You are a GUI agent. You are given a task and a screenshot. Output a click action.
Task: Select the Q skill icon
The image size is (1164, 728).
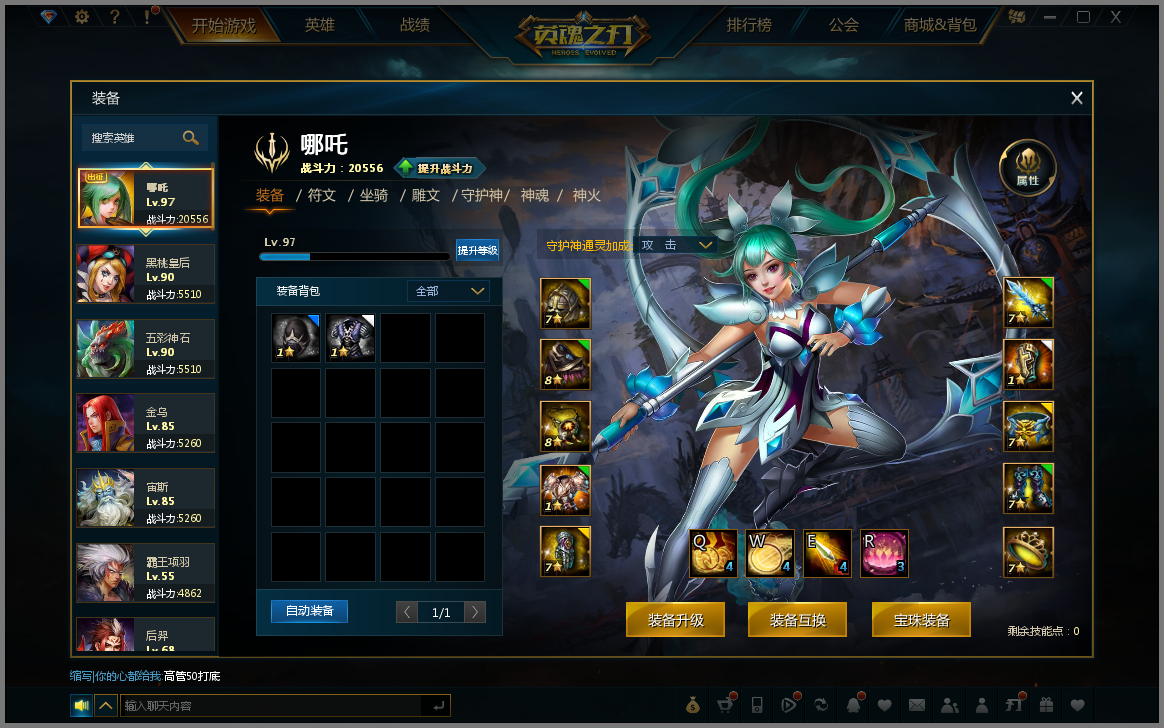[x=713, y=553]
